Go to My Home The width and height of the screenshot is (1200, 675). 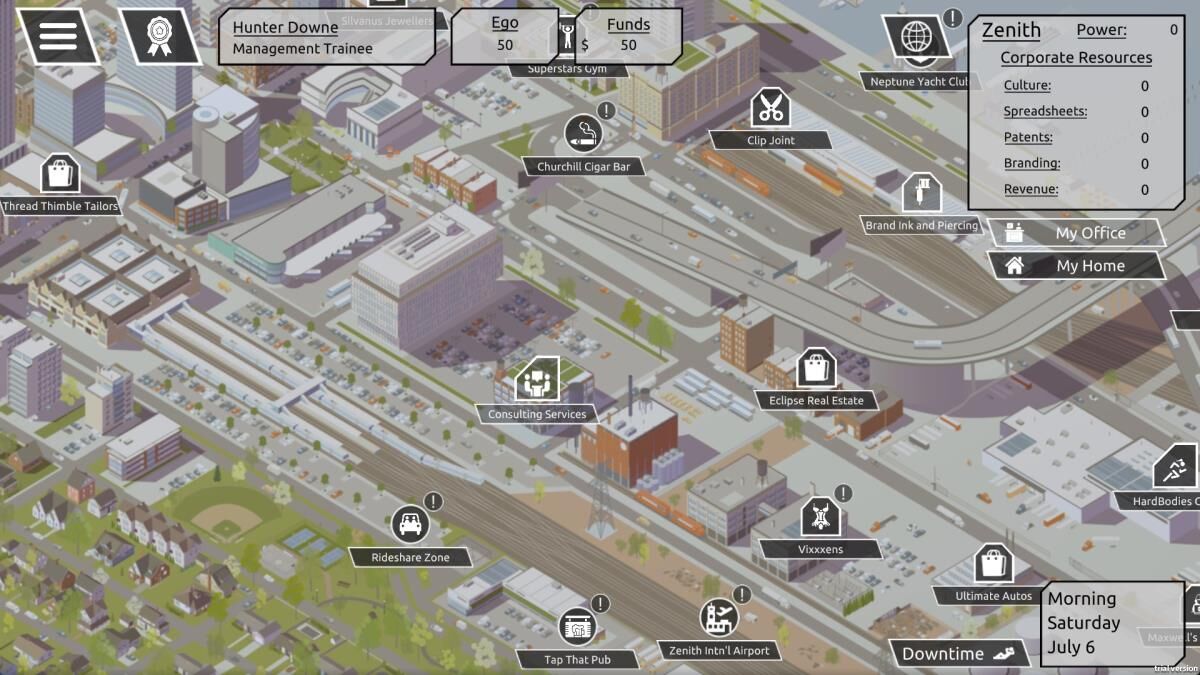click(x=1076, y=266)
